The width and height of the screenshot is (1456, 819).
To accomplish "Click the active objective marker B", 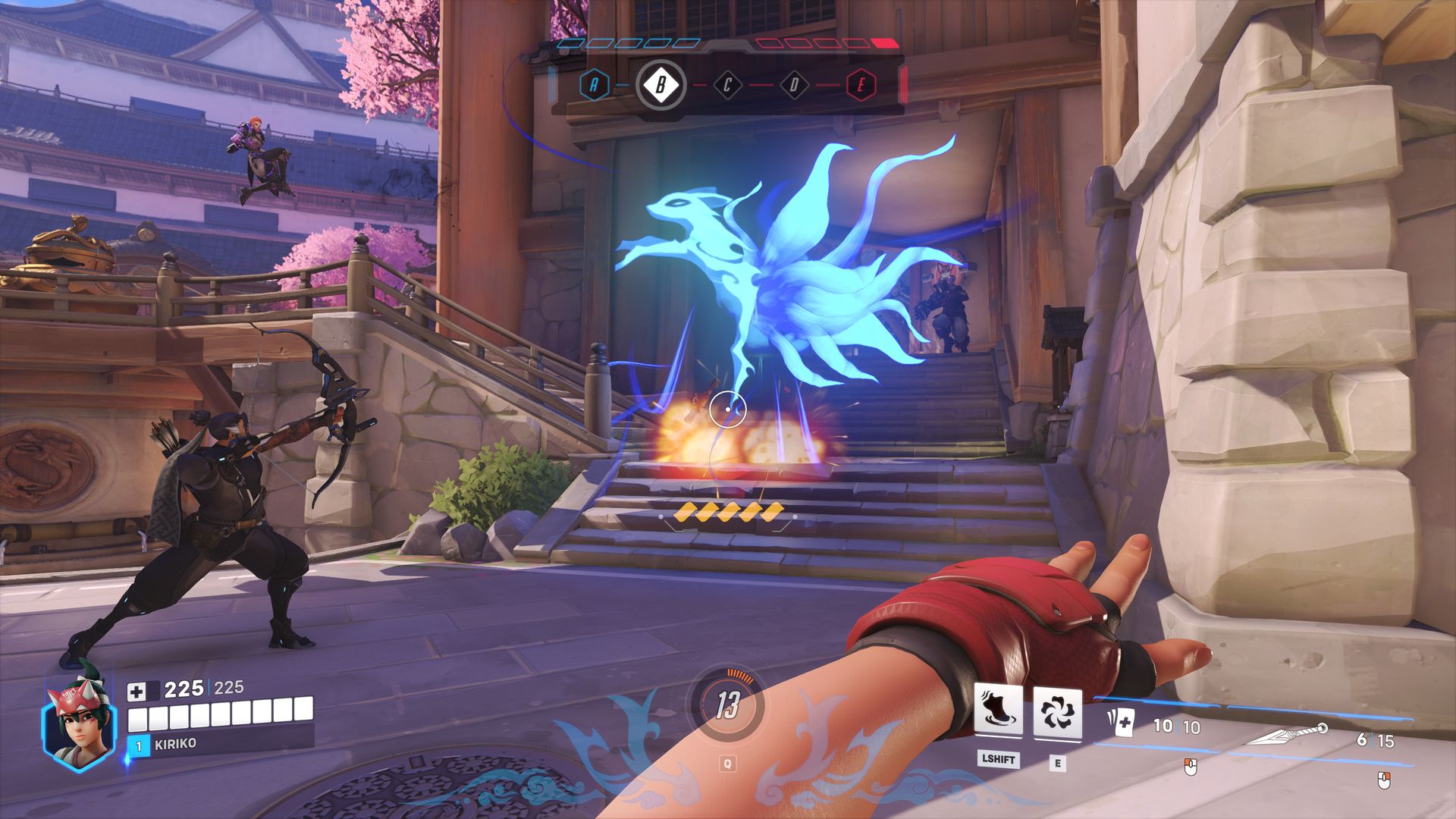I will point(661,85).
